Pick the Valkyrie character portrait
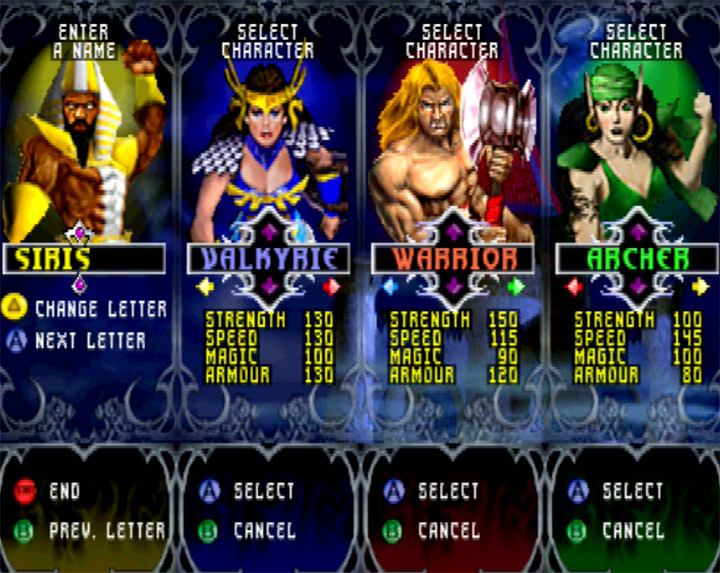720x573 pixels. tap(268, 140)
